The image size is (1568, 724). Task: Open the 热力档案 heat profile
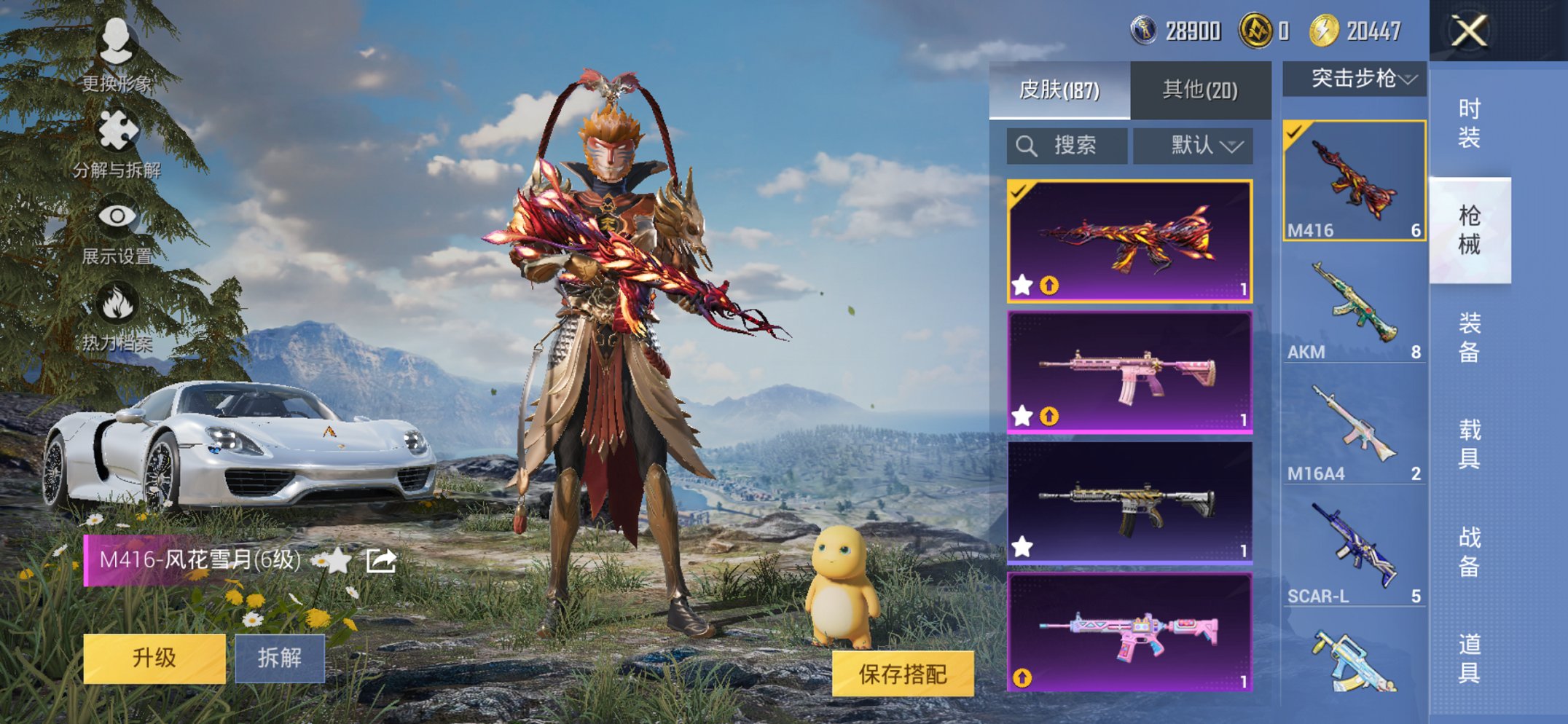point(119,300)
